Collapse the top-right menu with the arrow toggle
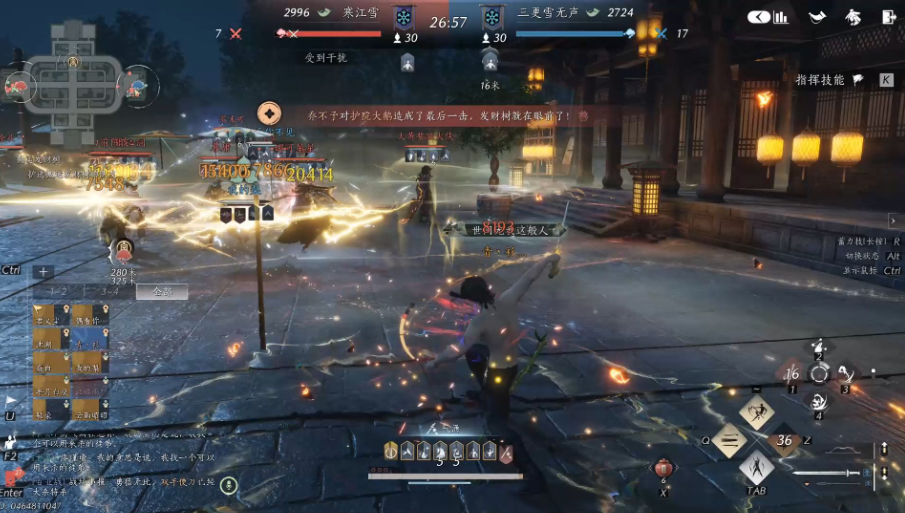The height and width of the screenshot is (513, 905). pyautogui.click(x=759, y=17)
